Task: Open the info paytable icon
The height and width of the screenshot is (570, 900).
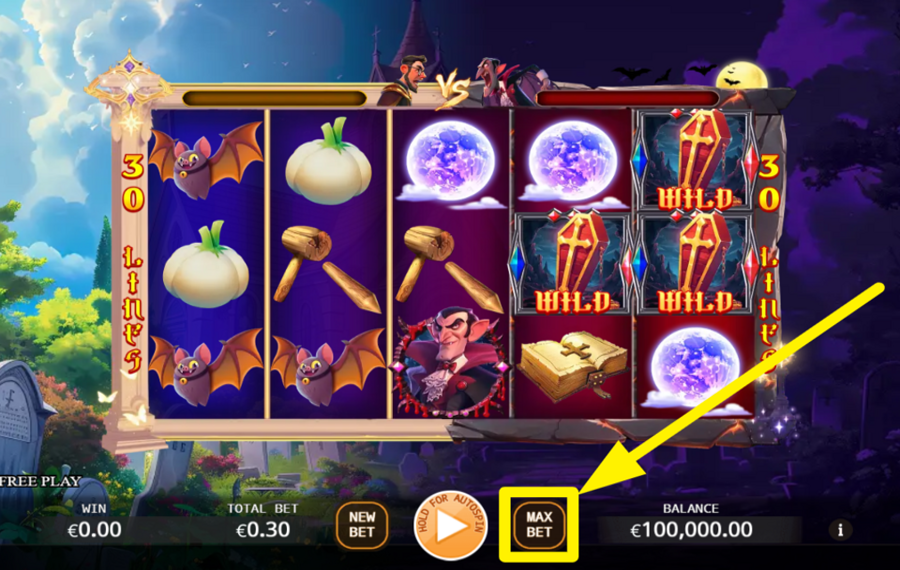Action: pyautogui.click(x=841, y=530)
